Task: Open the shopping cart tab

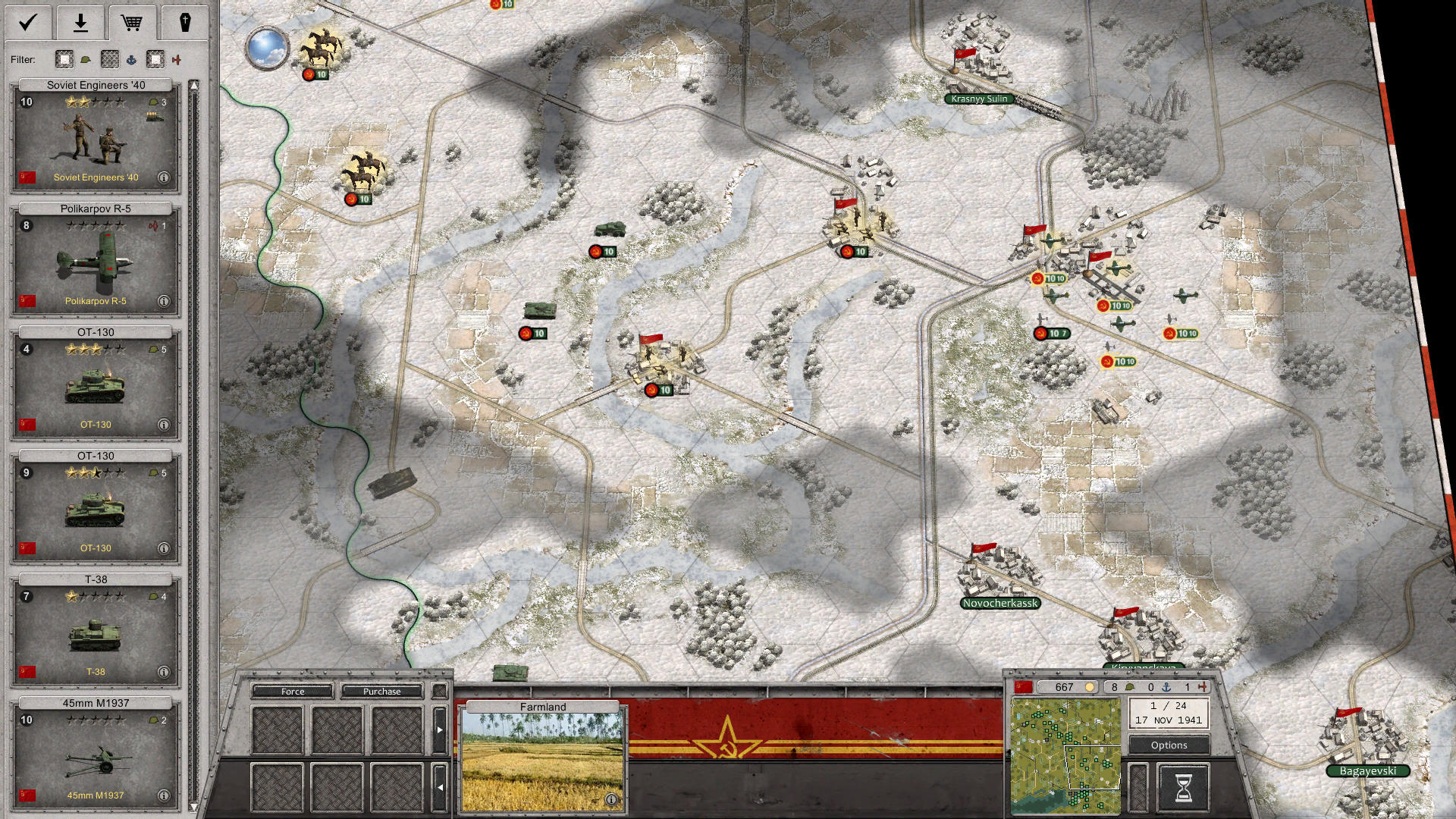Action: 131,23
